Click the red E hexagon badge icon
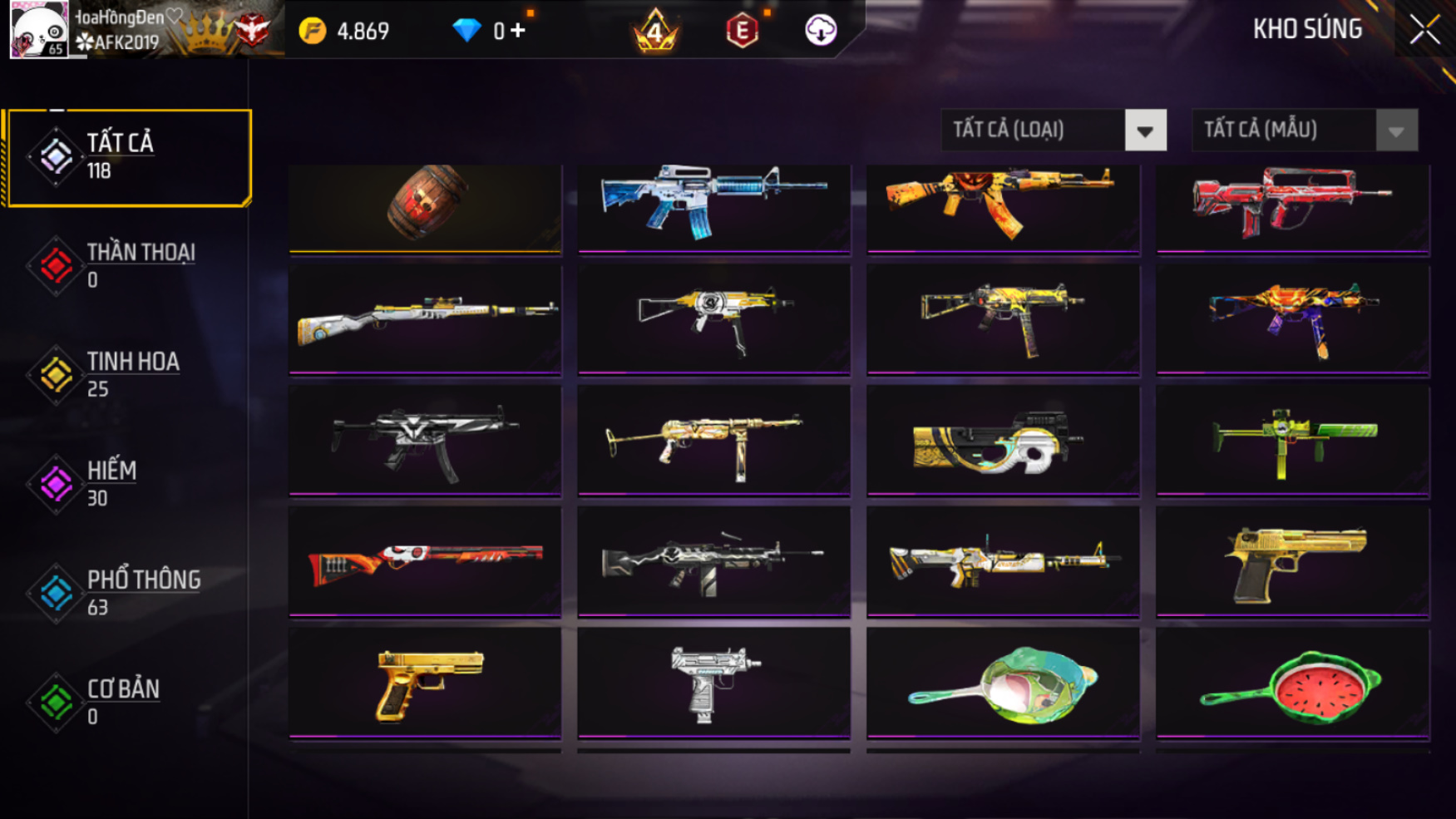Image resolution: width=1456 pixels, height=819 pixels. coord(742,32)
